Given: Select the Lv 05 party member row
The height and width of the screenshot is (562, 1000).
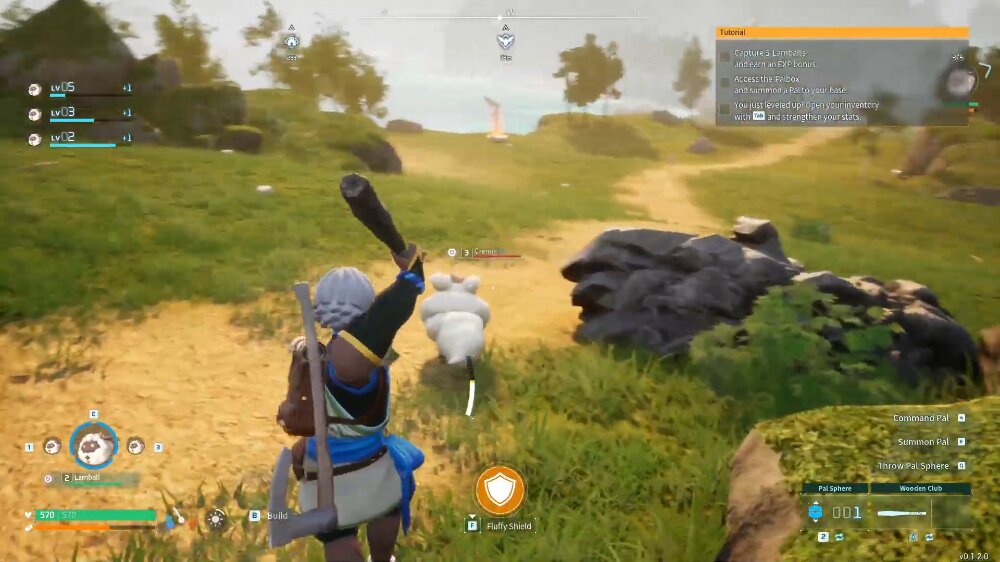Looking at the screenshot, I should coord(80,88).
